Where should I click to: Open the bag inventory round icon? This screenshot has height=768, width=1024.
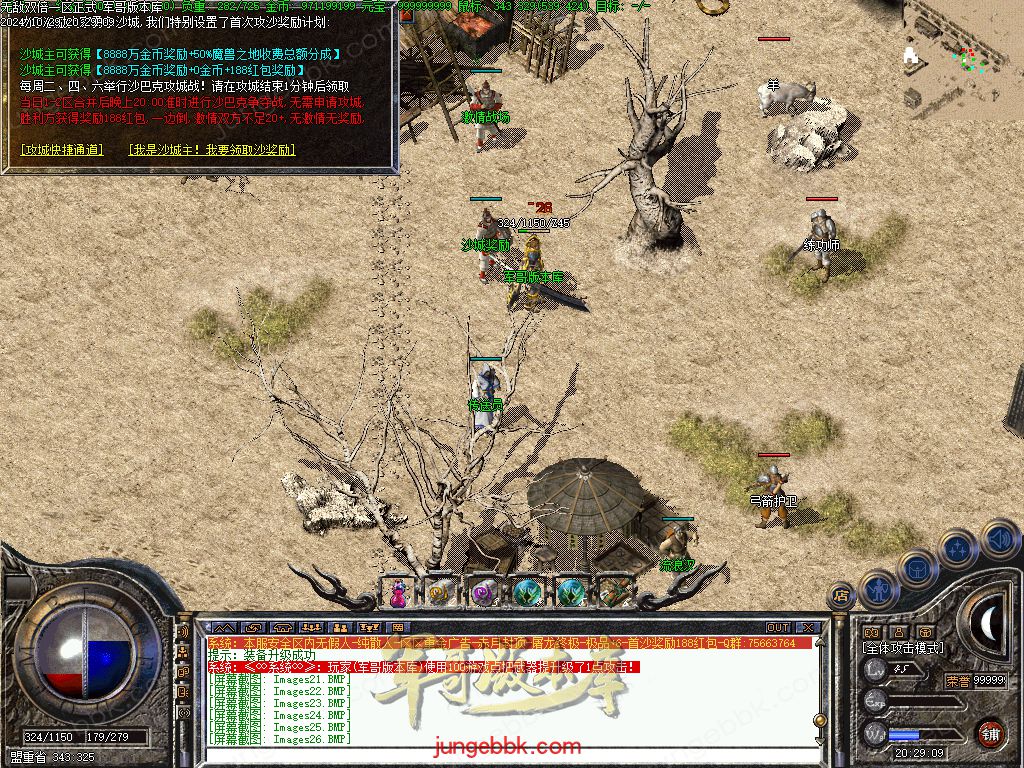click(918, 568)
